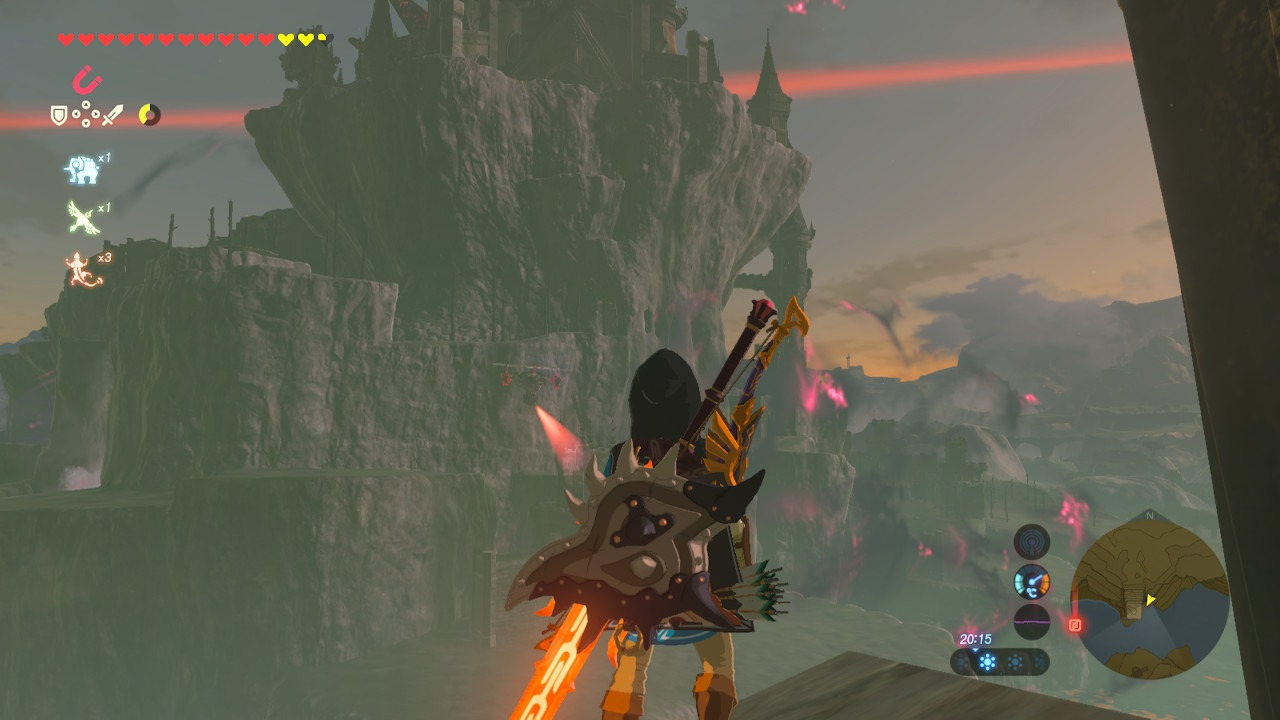Image resolution: width=1280 pixels, height=720 pixels.
Task: Open the circular minimap
Action: click(1149, 599)
